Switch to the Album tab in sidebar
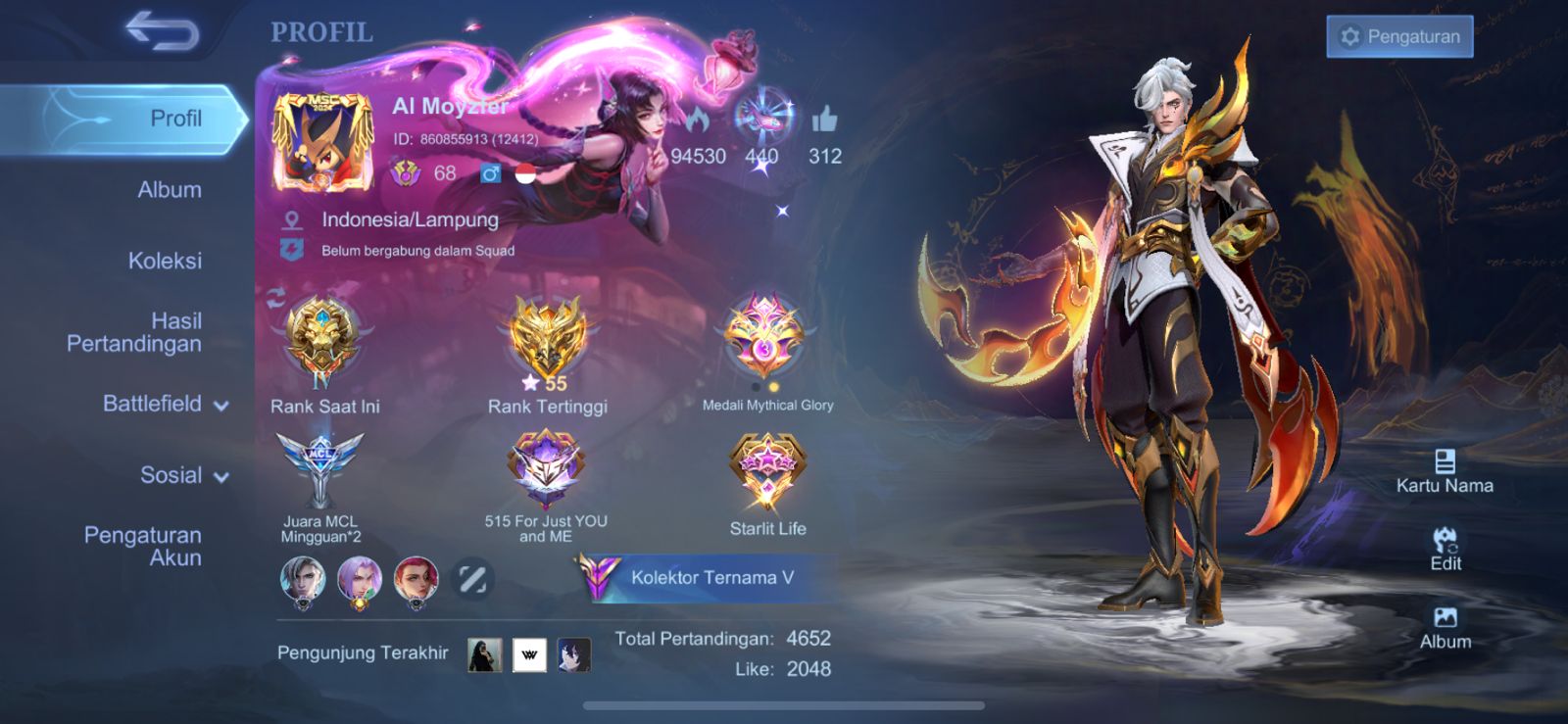 point(170,190)
